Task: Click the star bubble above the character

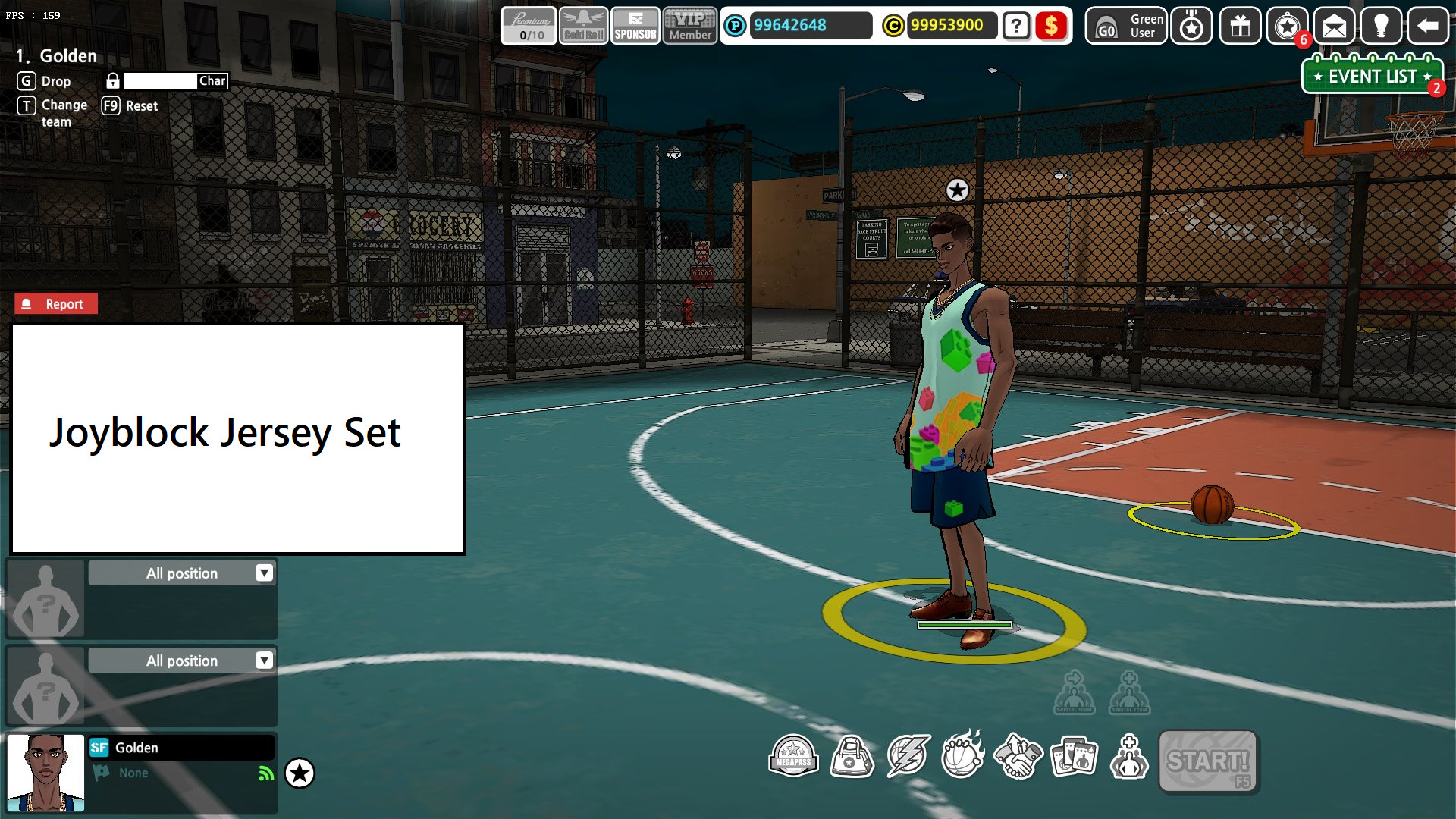Action: pos(956,190)
